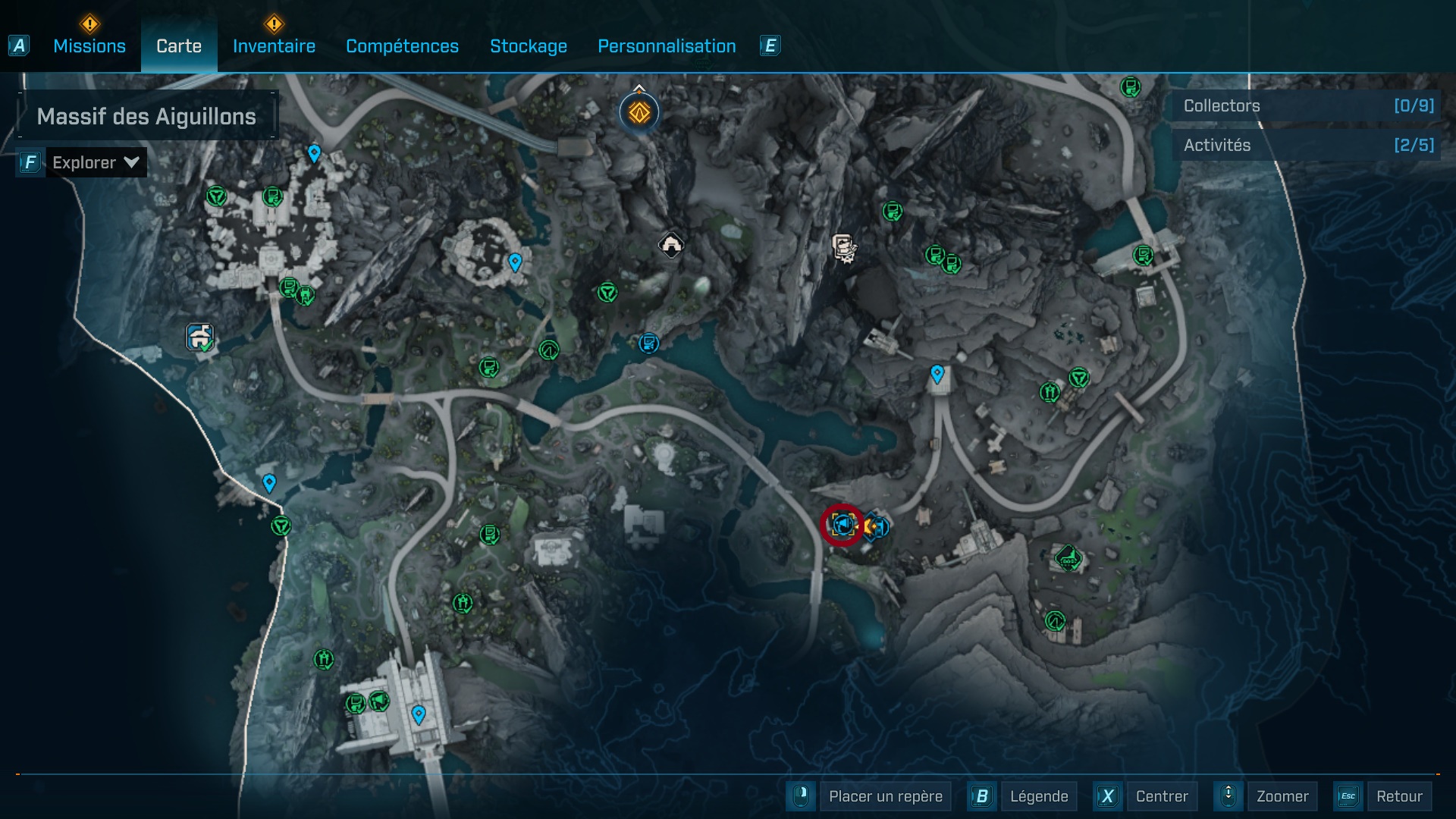
Task: Click the Légende button
Action: 1038,796
